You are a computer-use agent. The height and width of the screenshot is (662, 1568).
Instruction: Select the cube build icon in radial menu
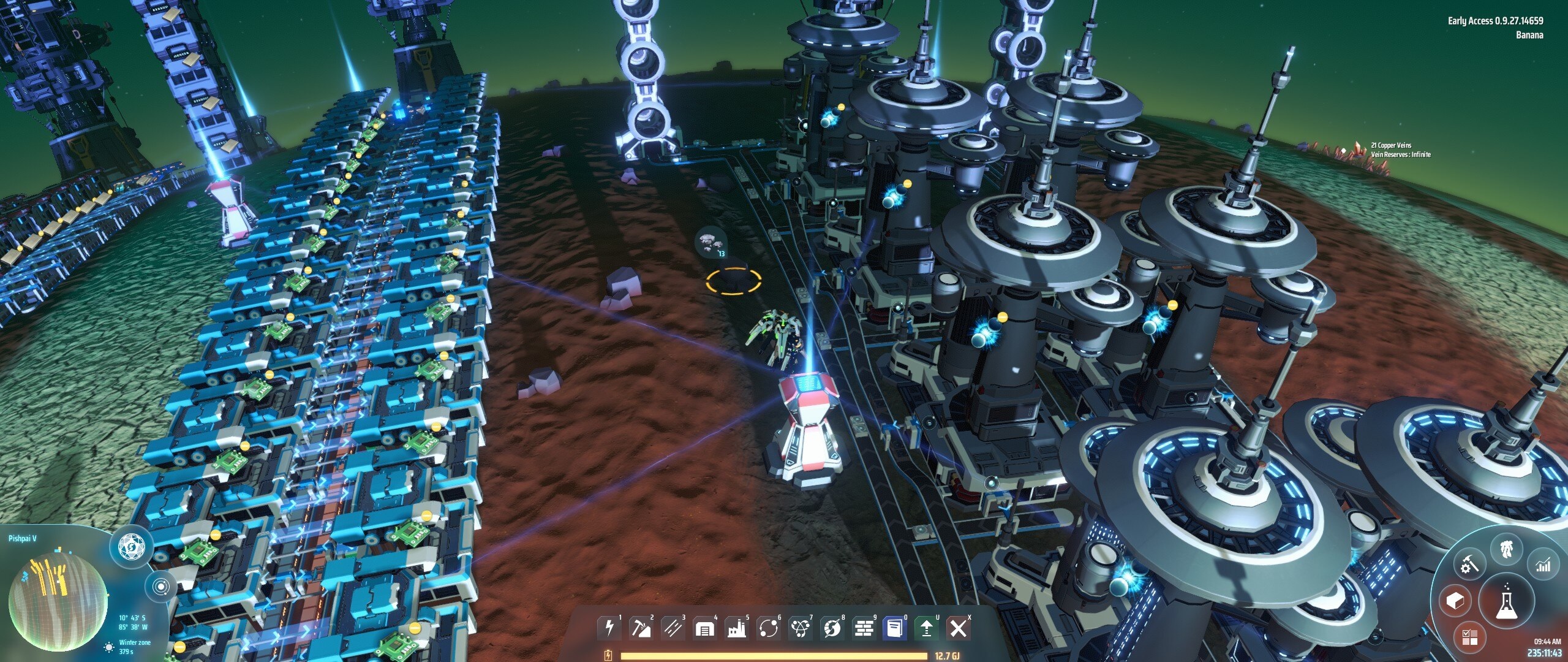pyautogui.click(x=1455, y=601)
